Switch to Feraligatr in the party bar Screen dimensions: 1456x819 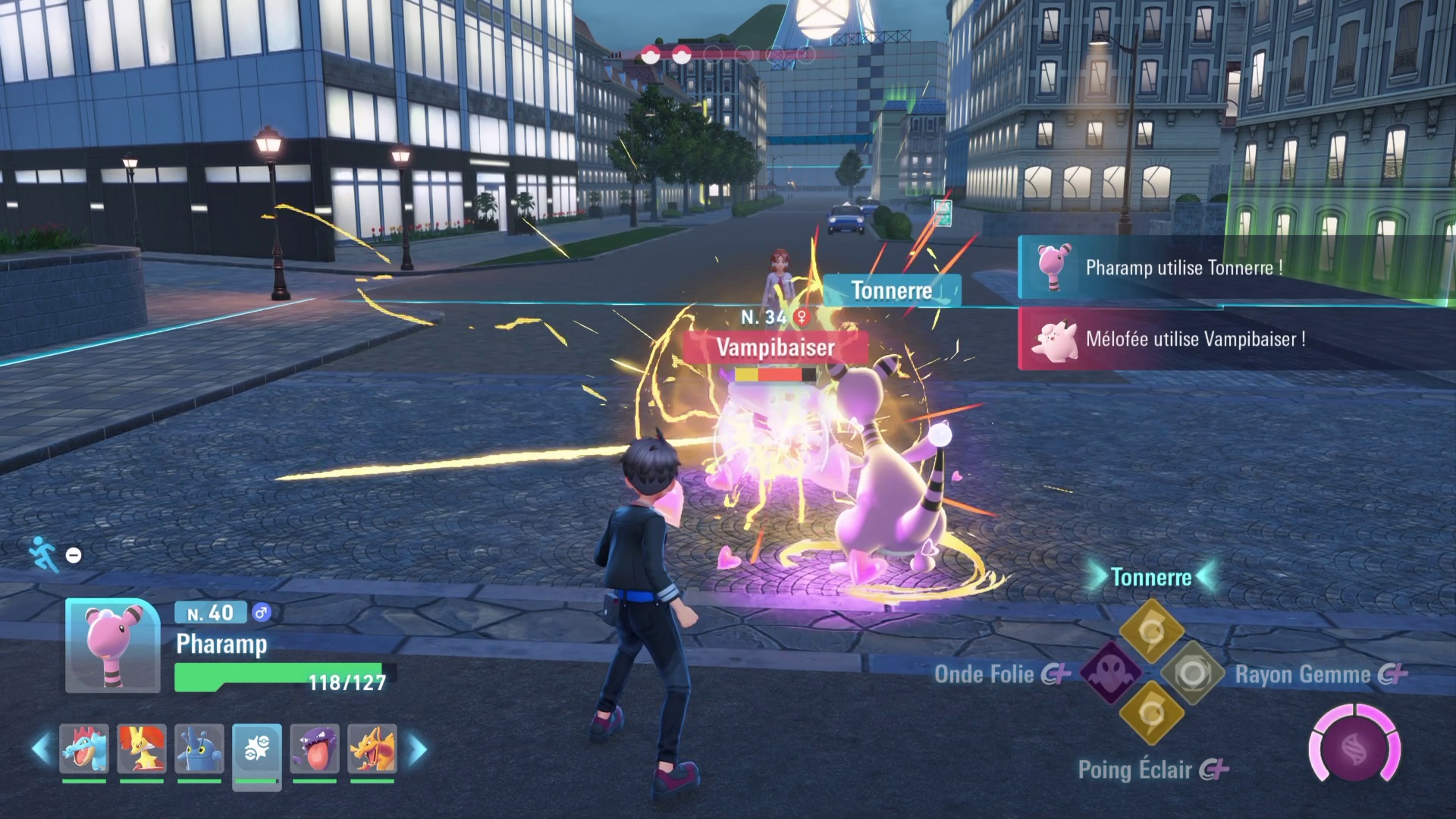(84, 748)
